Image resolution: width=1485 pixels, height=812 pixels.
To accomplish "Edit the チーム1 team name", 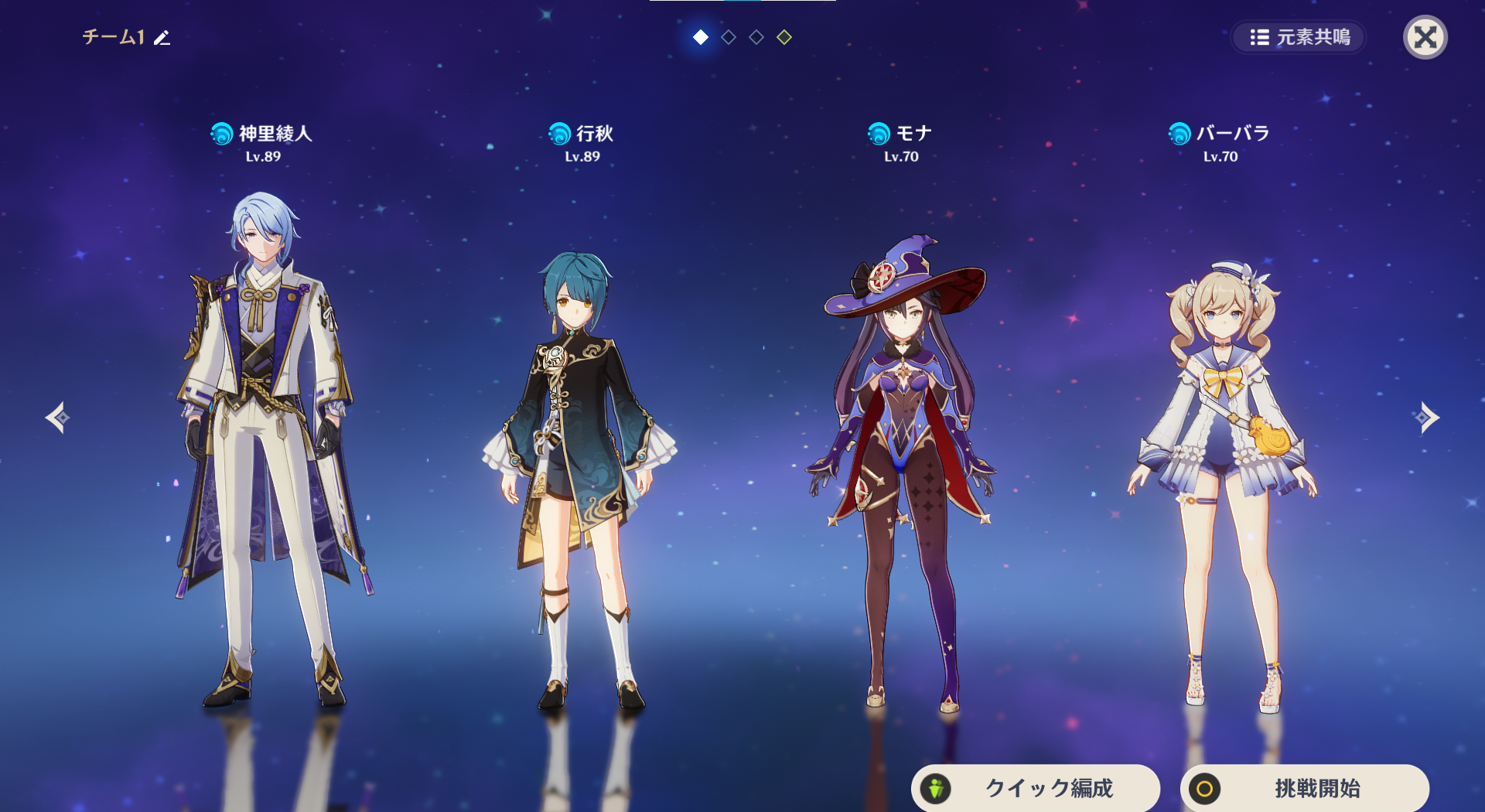I will (x=162, y=38).
